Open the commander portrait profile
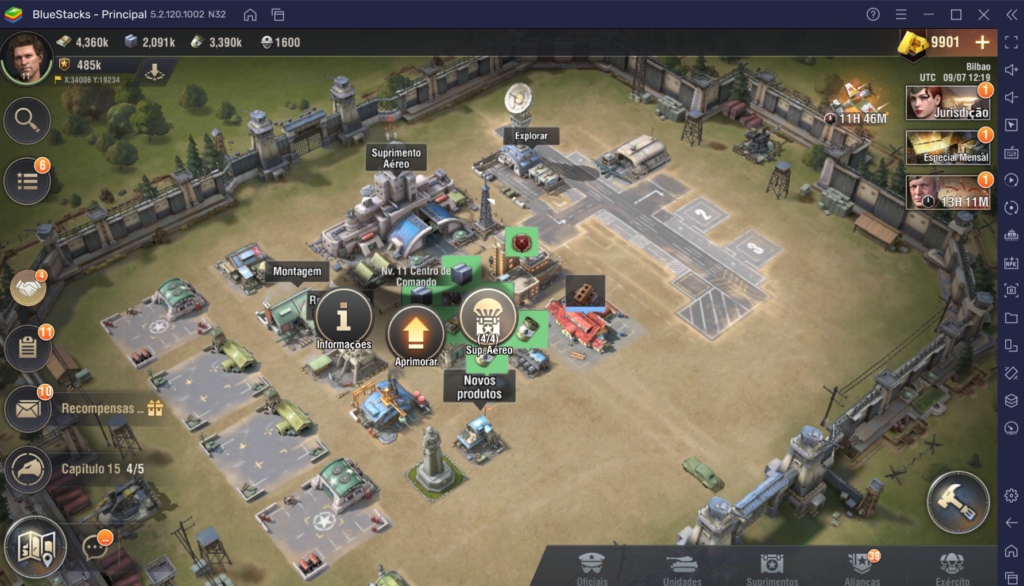This screenshot has width=1024, height=586. point(27,57)
